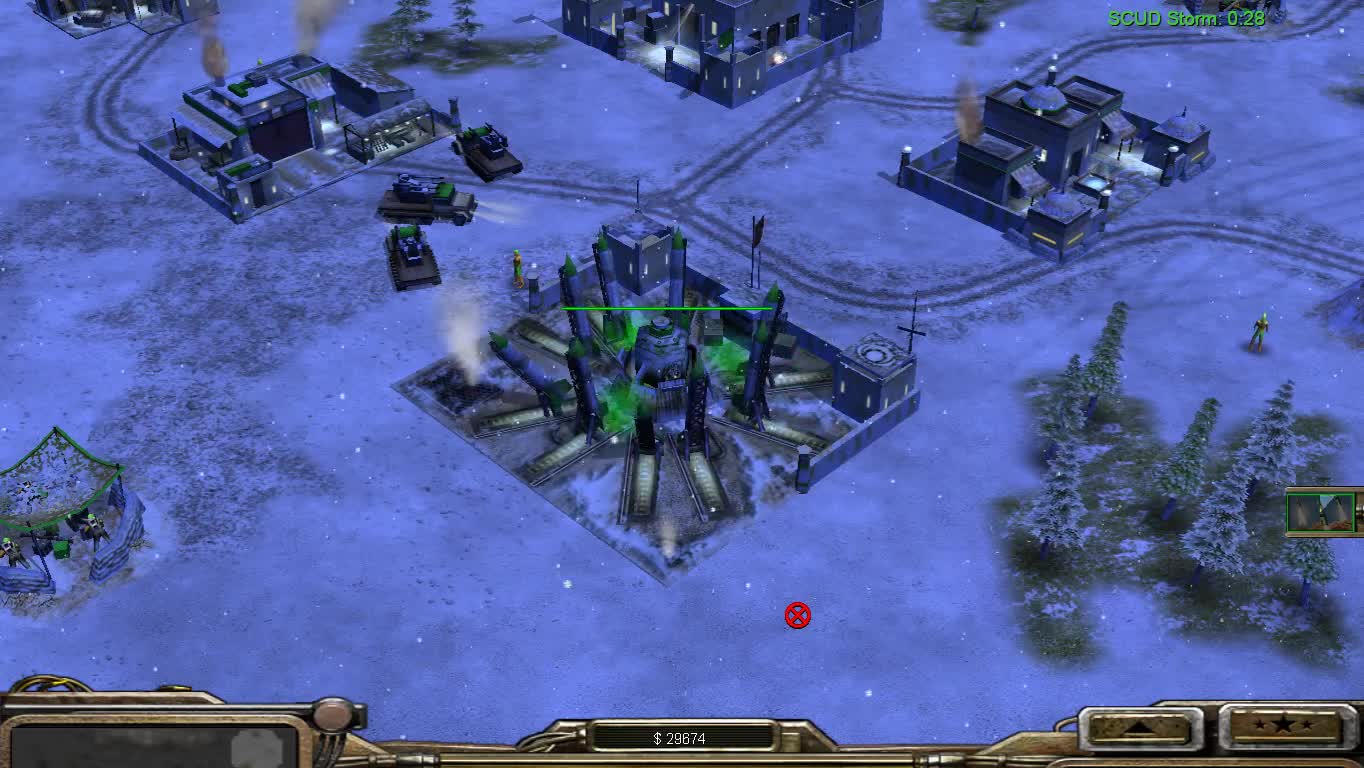The height and width of the screenshot is (768, 1364).
Task: Click the SCUD Storm power shortcut icon
Action: 1322,512
